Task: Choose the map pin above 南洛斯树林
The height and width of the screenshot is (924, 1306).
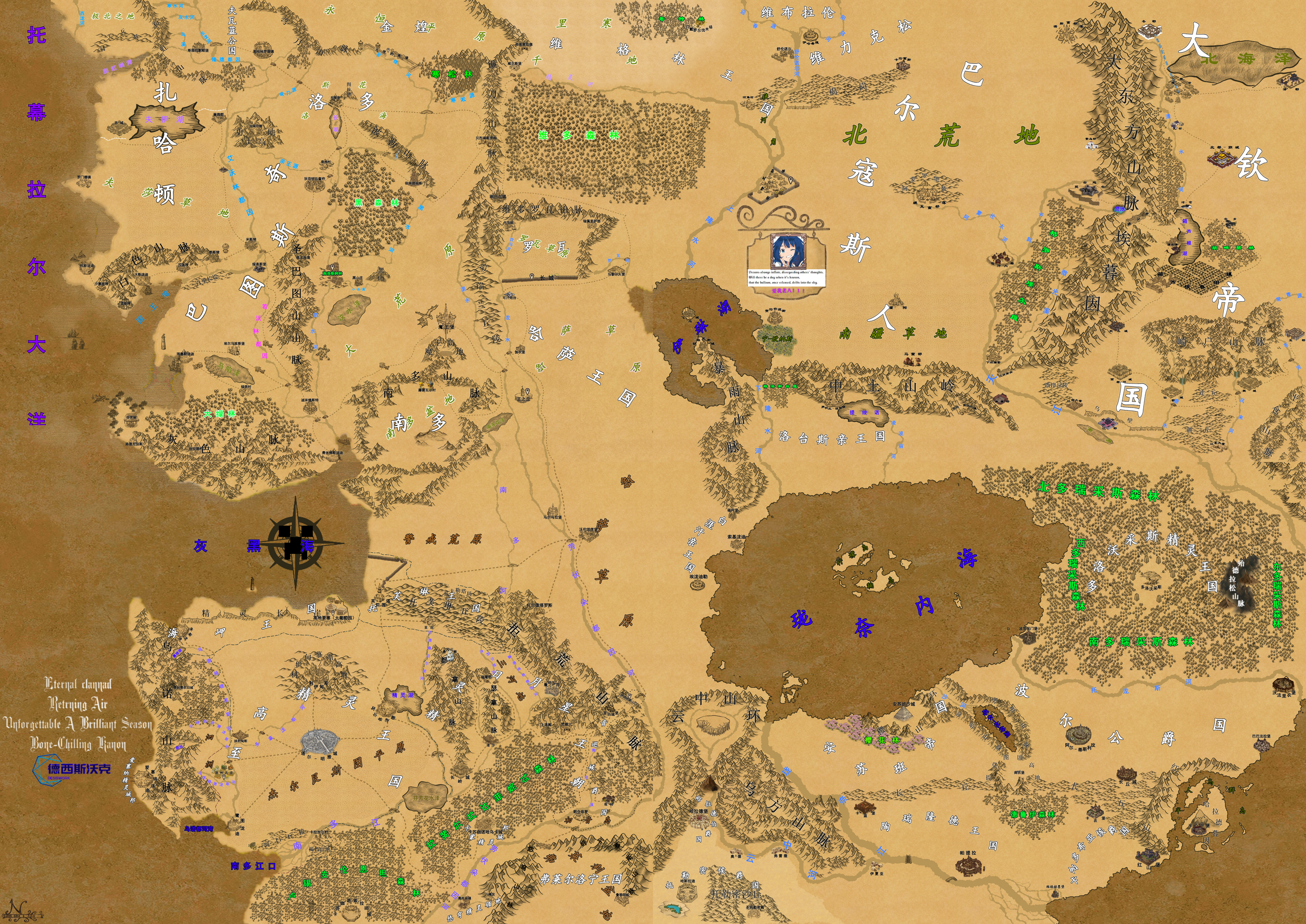Action: click(x=332, y=267)
